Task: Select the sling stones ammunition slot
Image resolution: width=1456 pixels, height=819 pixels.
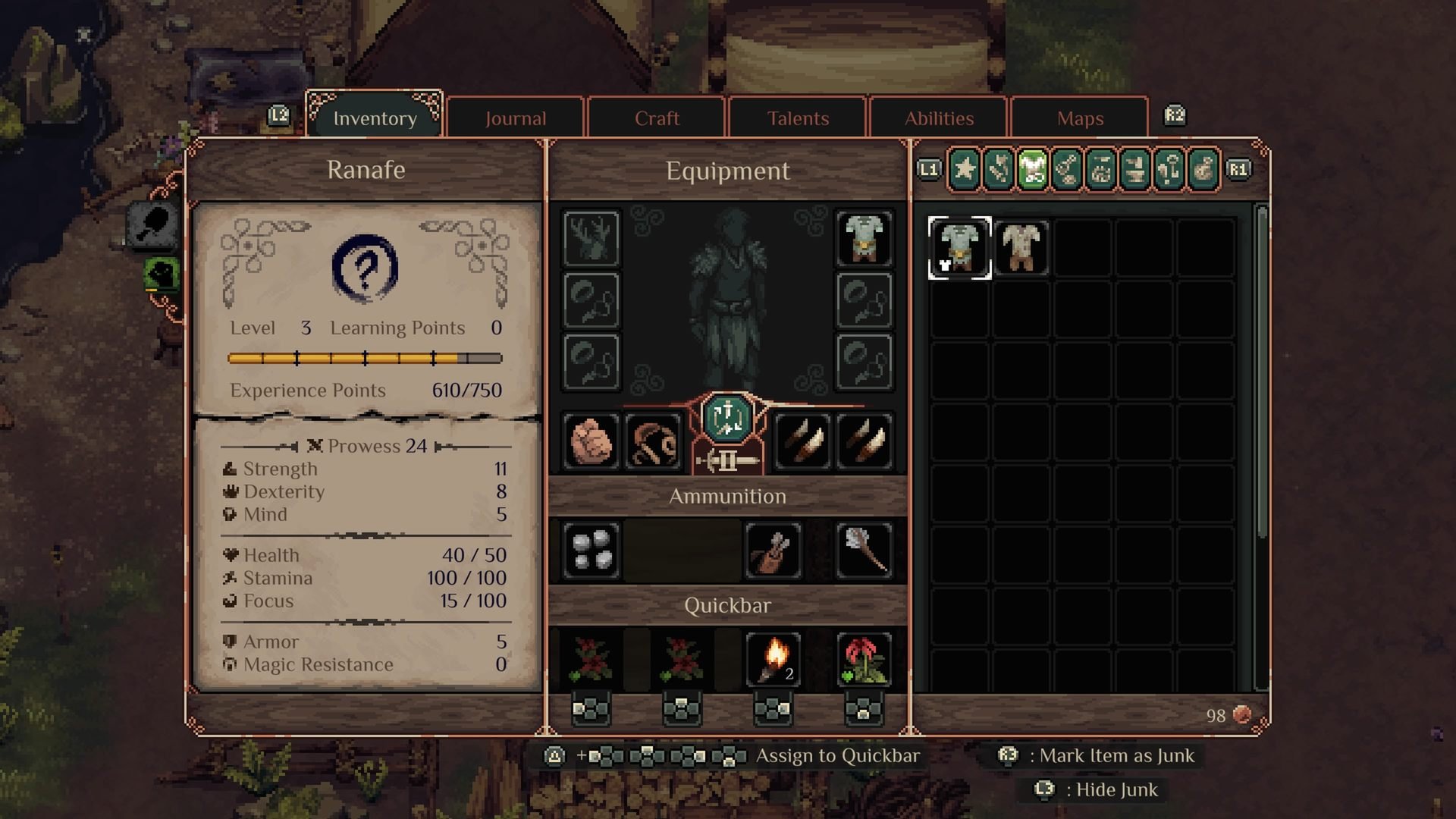Action: [x=591, y=550]
